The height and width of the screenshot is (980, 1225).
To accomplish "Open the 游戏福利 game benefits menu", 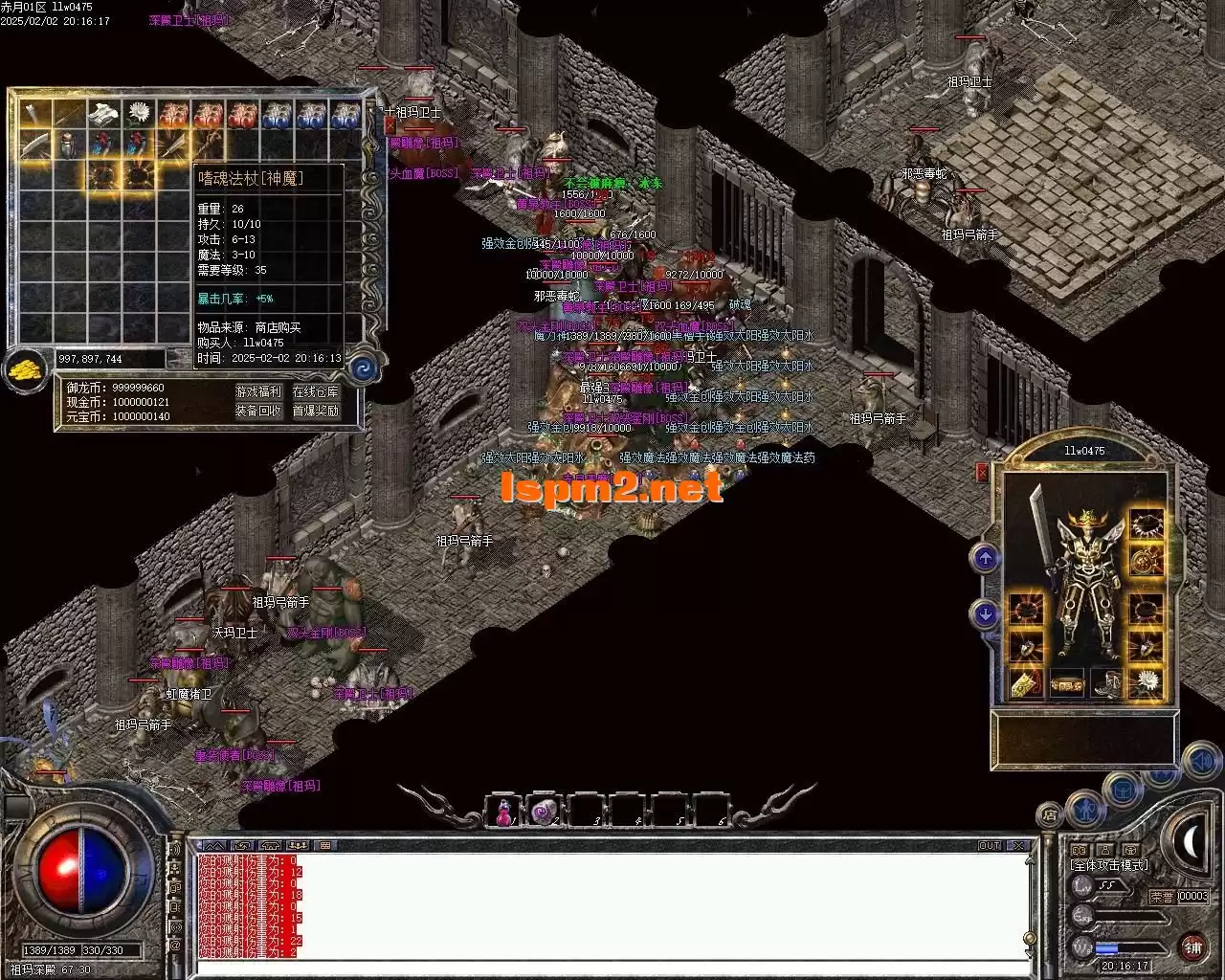I will click(x=258, y=391).
